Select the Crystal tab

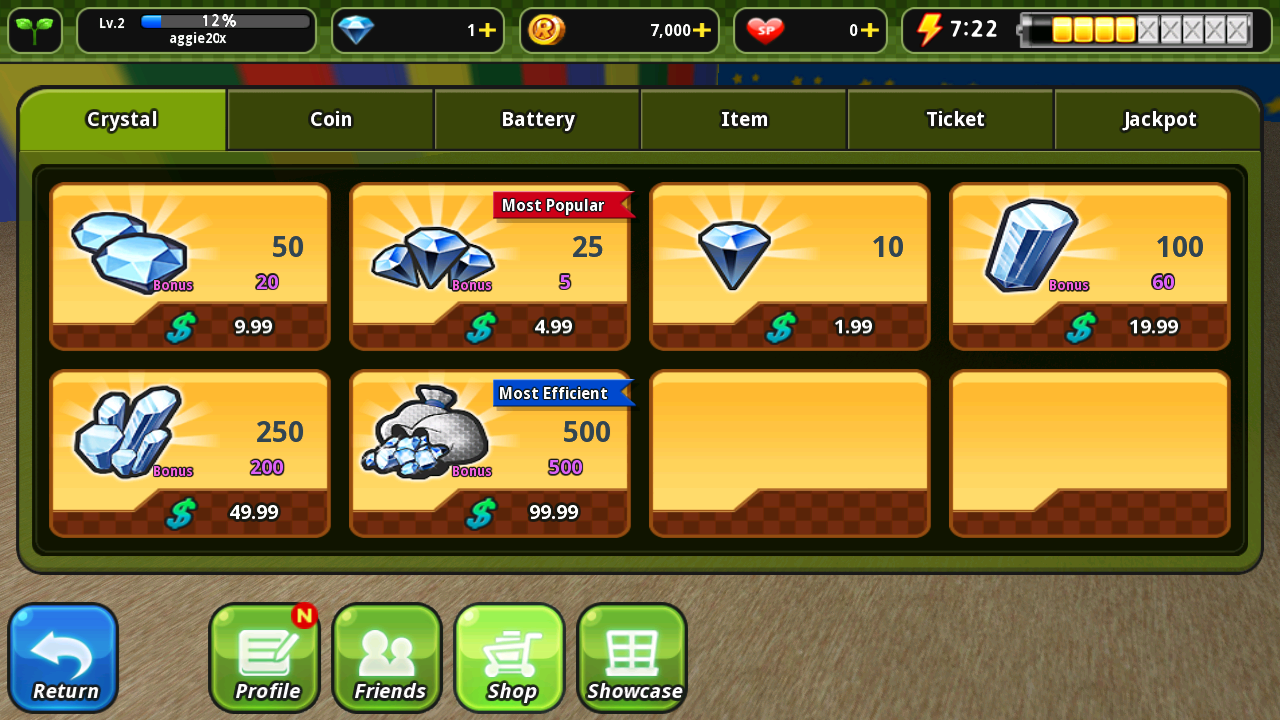[123, 120]
